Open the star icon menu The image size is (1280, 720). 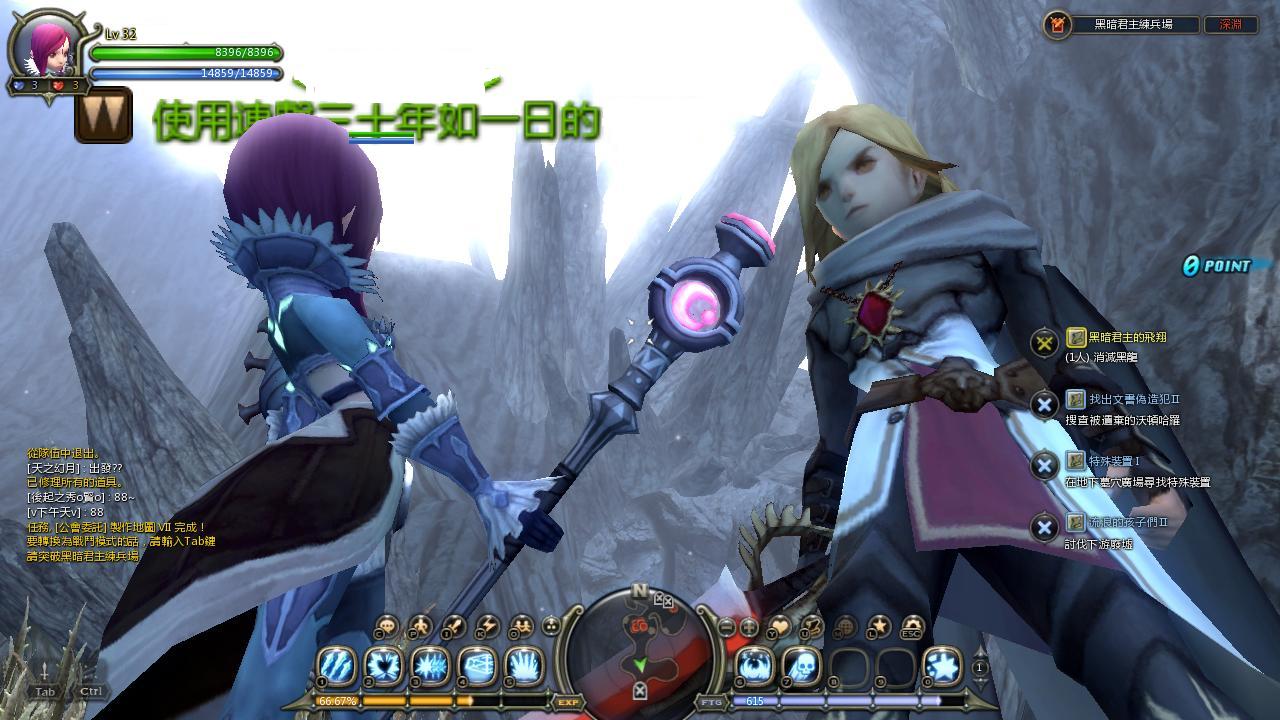coord(878,627)
